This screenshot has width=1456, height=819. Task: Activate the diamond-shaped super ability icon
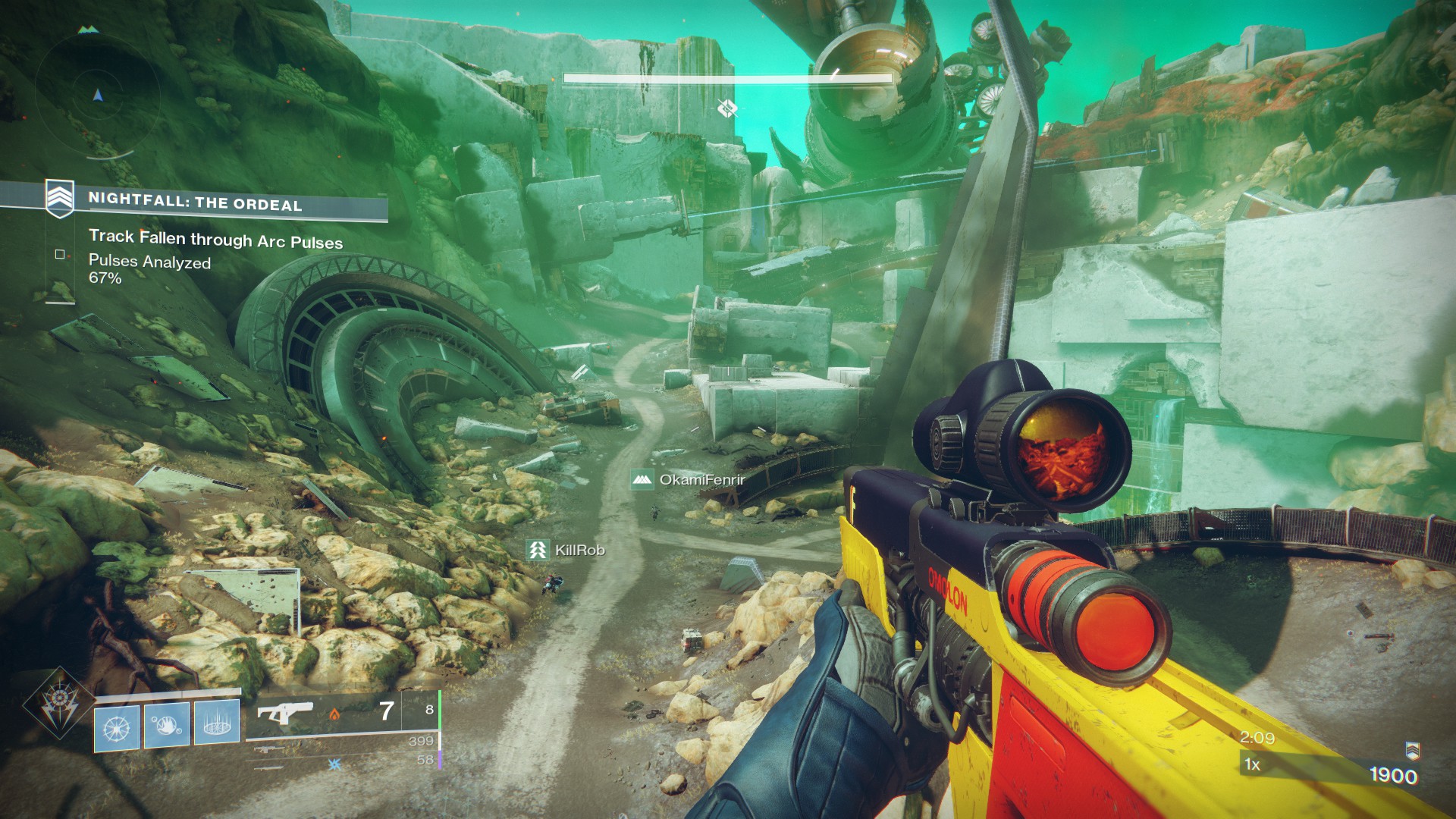coord(58,704)
